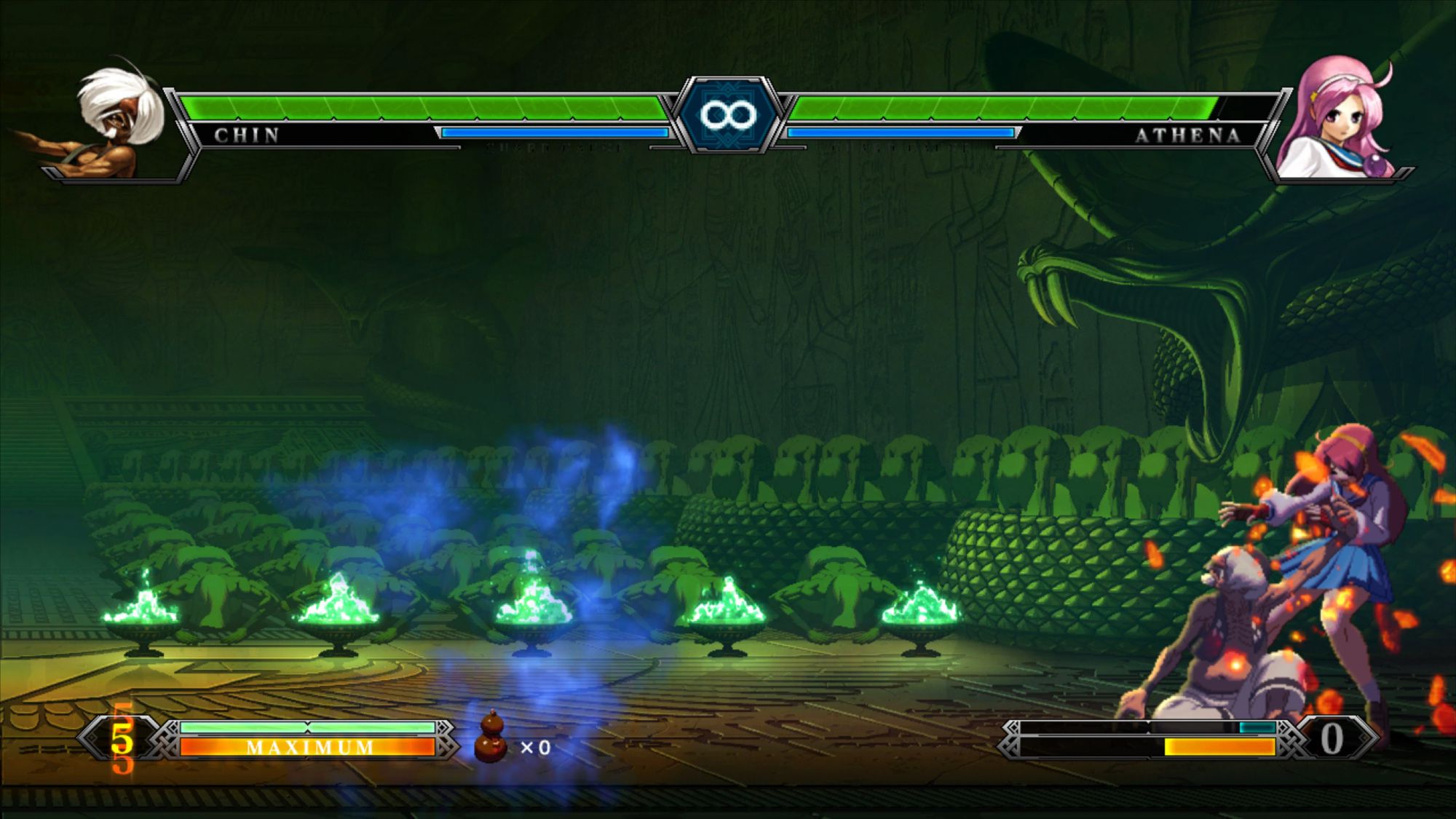Select the gourd drink icon
The height and width of the screenshot is (819, 1456).
click(492, 737)
